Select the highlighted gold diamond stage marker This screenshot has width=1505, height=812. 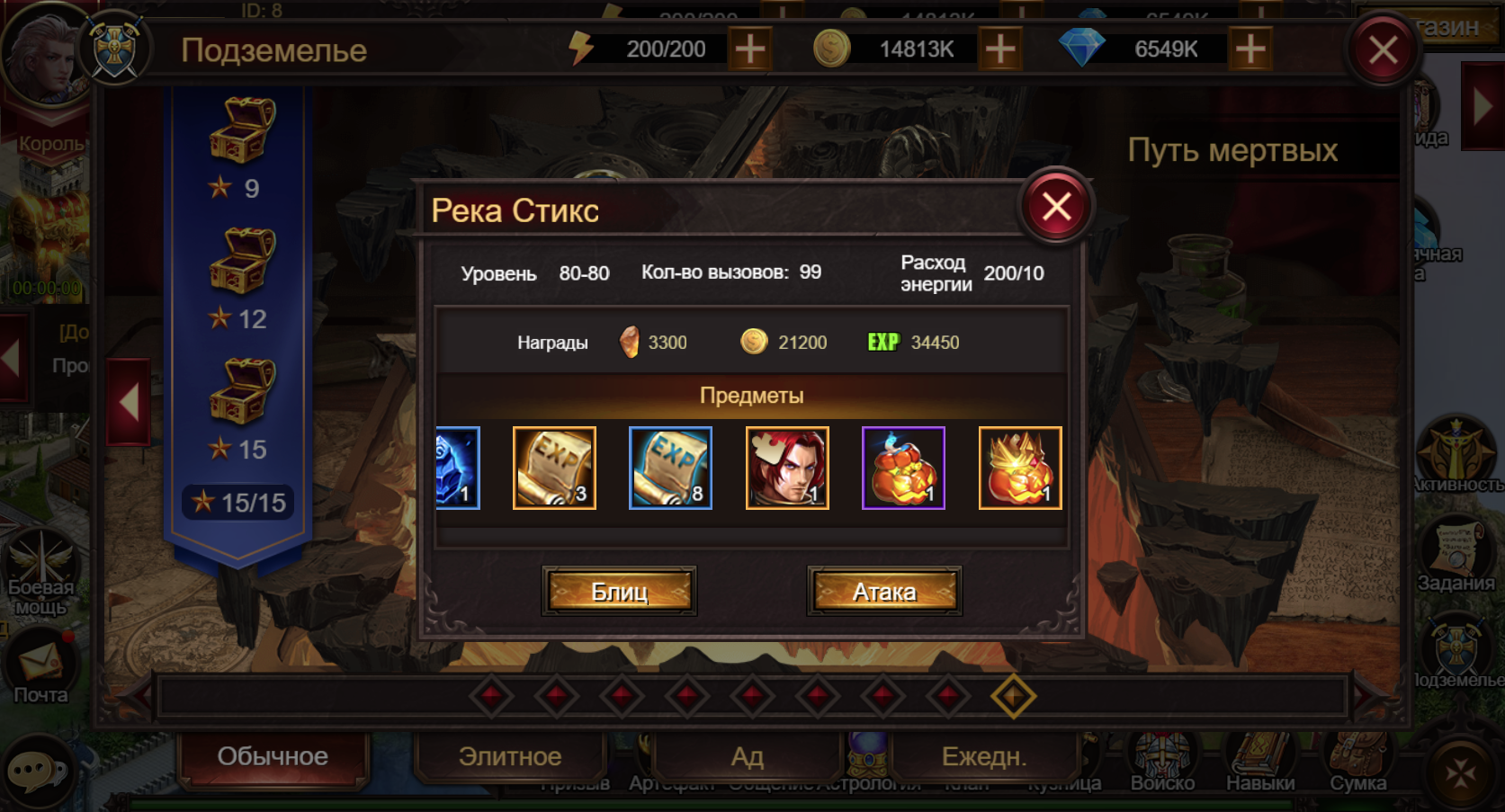(x=1013, y=696)
